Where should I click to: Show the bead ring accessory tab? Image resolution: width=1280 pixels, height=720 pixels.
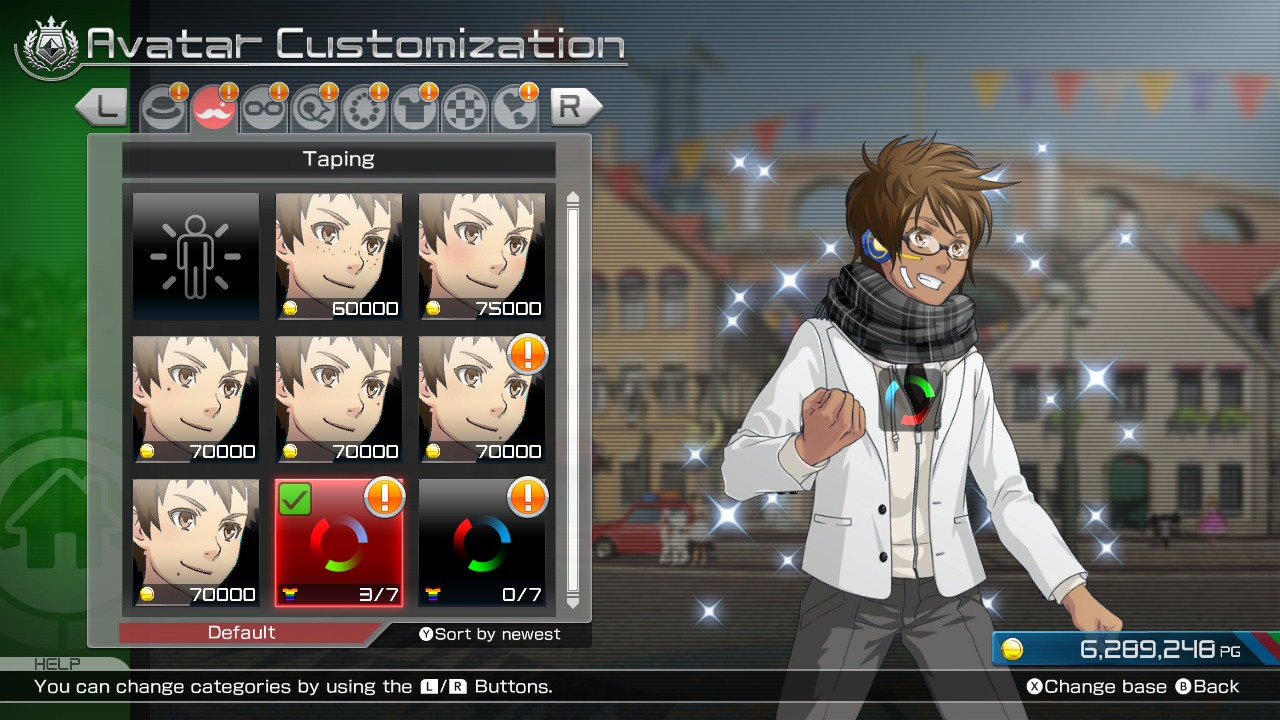(363, 109)
